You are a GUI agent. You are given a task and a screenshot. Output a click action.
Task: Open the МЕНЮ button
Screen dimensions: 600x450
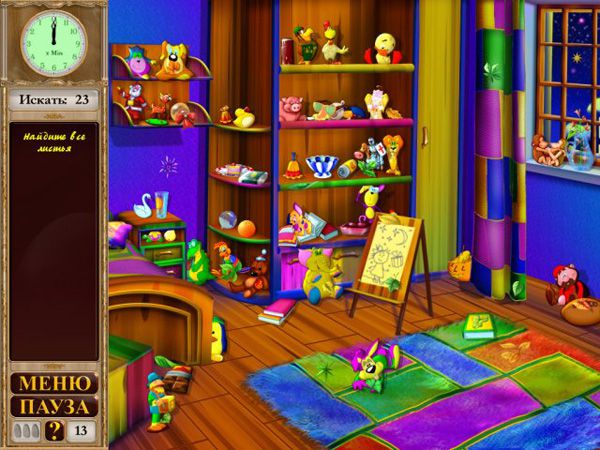(x=54, y=383)
